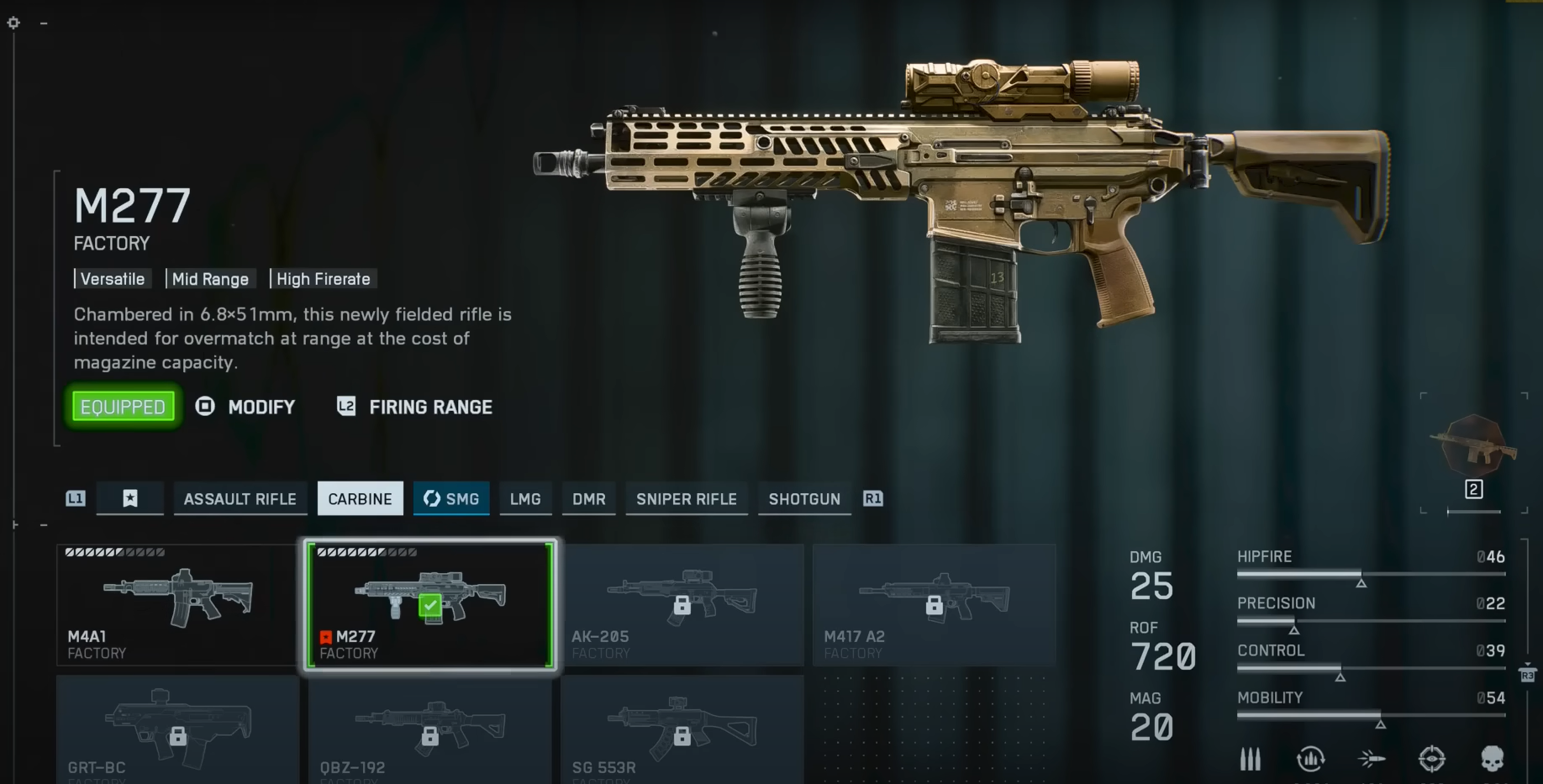Open the settings gear in the corner

coord(13,23)
